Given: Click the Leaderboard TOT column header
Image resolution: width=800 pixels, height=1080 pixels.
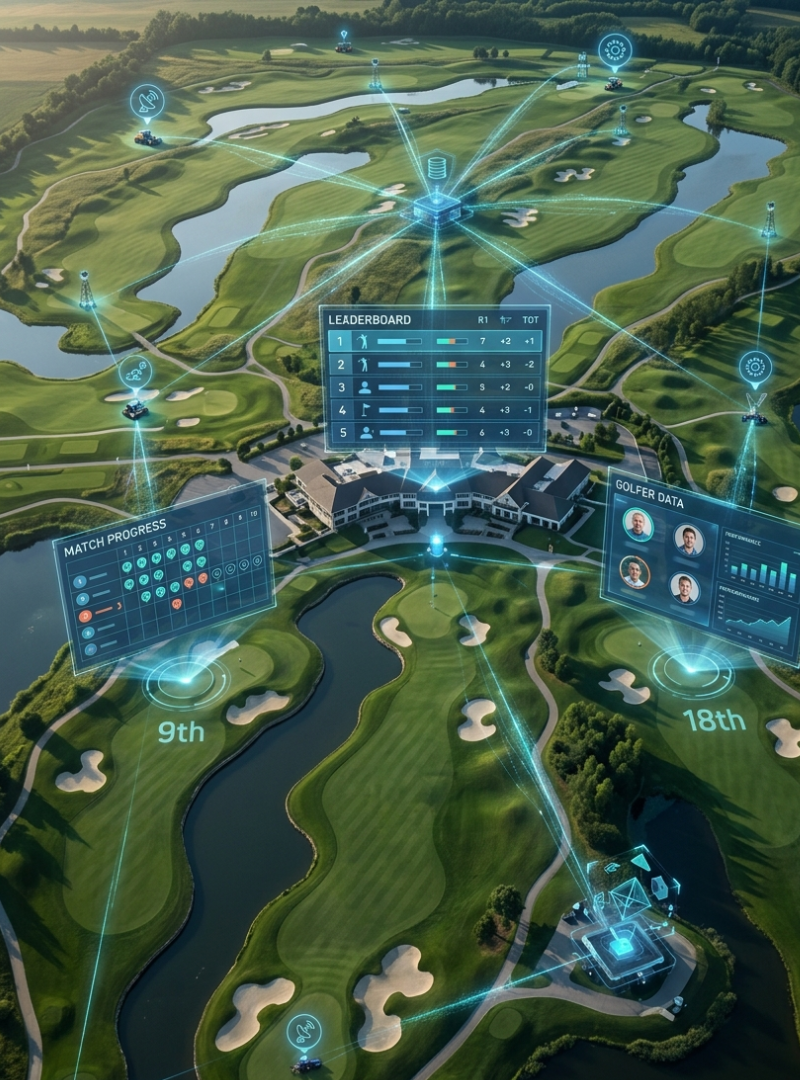Looking at the screenshot, I should coord(526,320).
